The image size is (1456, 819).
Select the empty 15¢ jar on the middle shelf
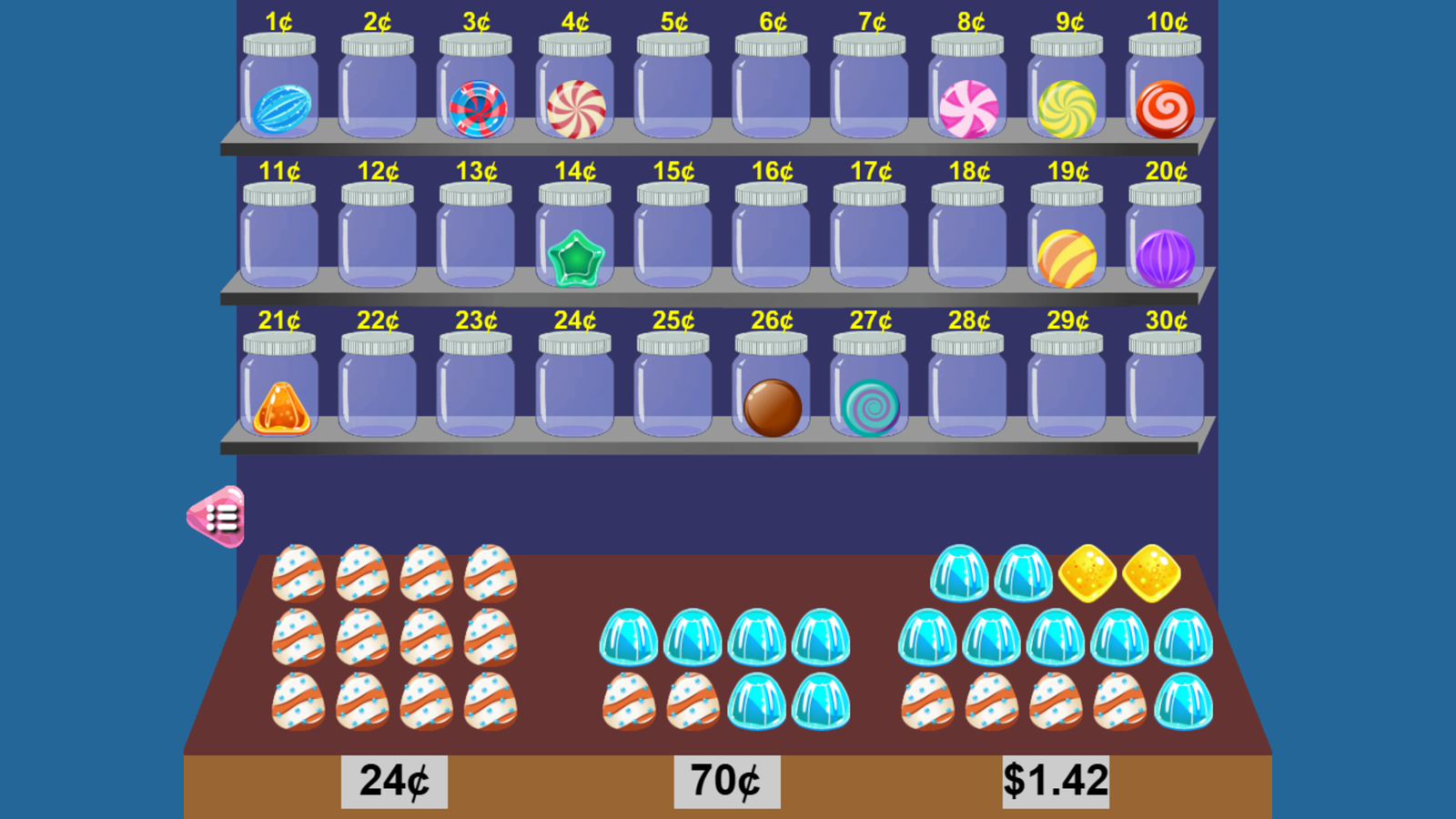672,241
